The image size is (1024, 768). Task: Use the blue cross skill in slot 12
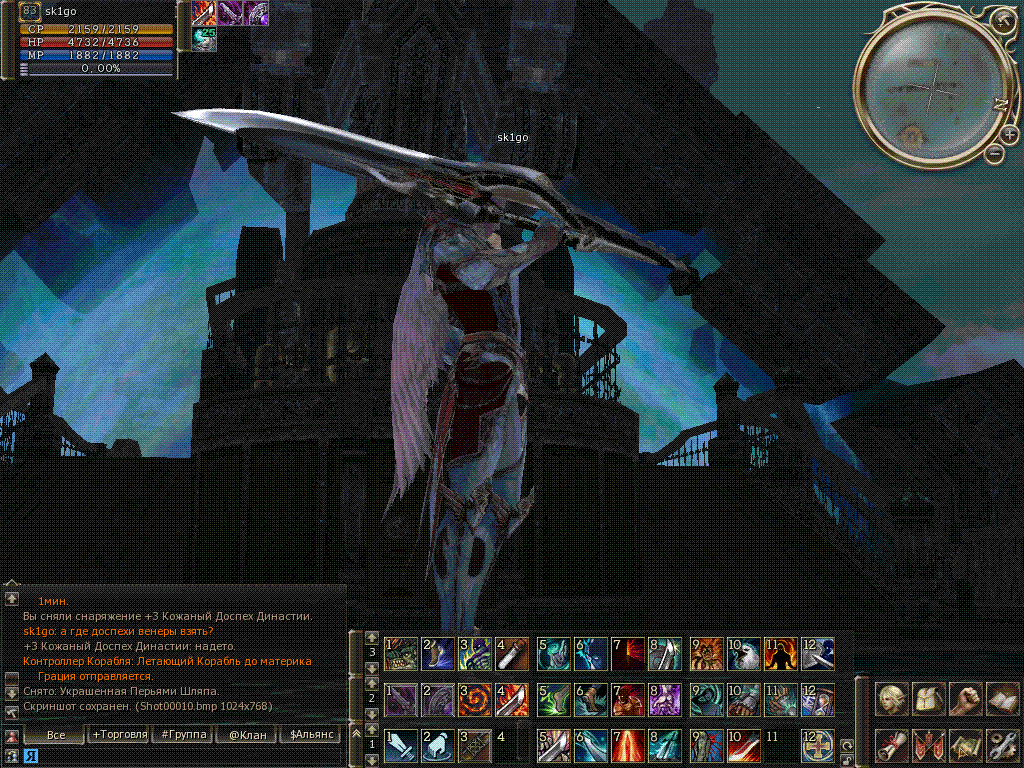click(817, 746)
